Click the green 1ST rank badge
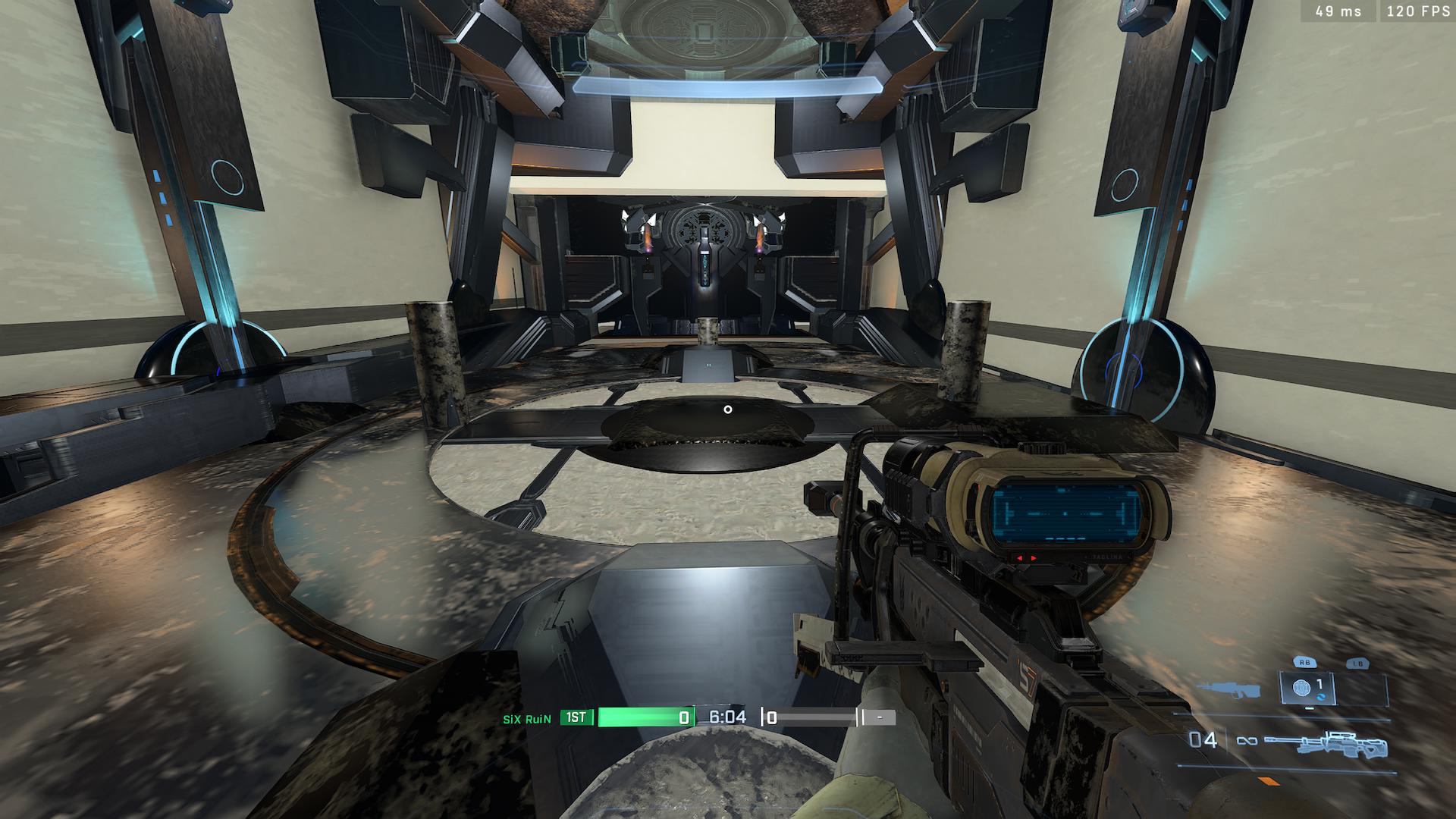 pyautogui.click(x=576, y=717)
